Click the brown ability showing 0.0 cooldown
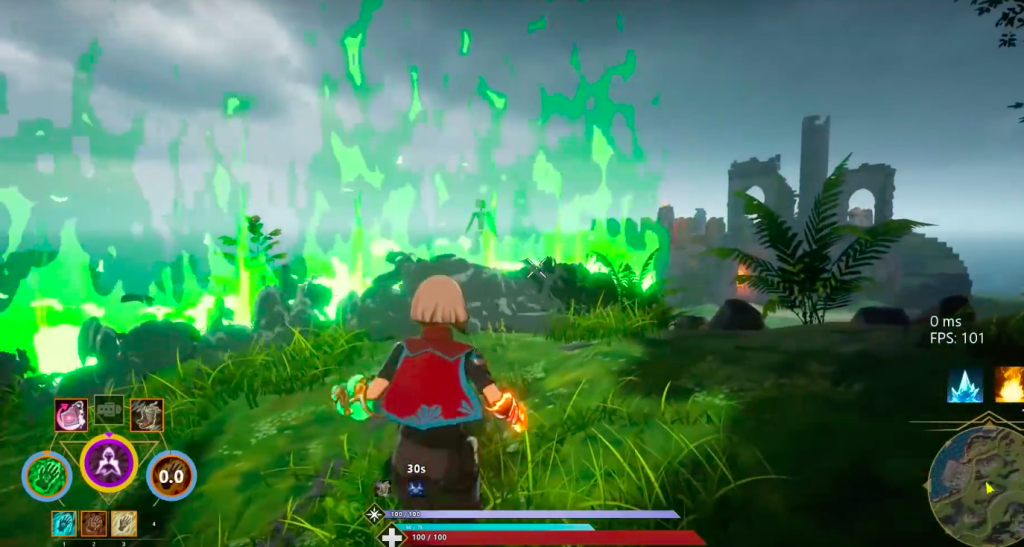1024x547 pixels. click(x=172, y=475)
